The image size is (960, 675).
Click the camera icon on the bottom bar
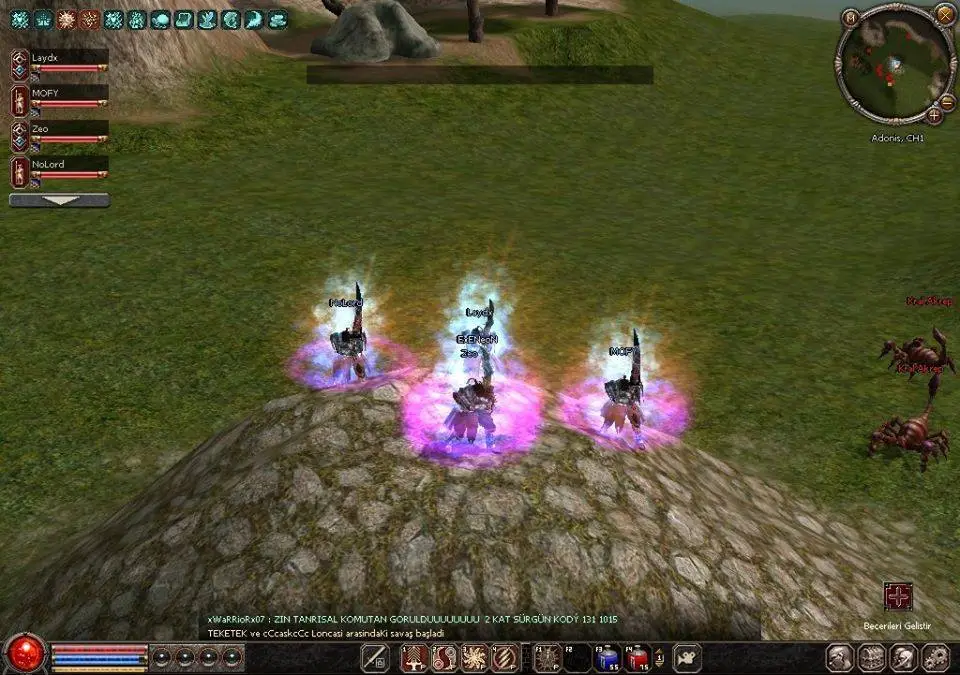coord(688,658)
